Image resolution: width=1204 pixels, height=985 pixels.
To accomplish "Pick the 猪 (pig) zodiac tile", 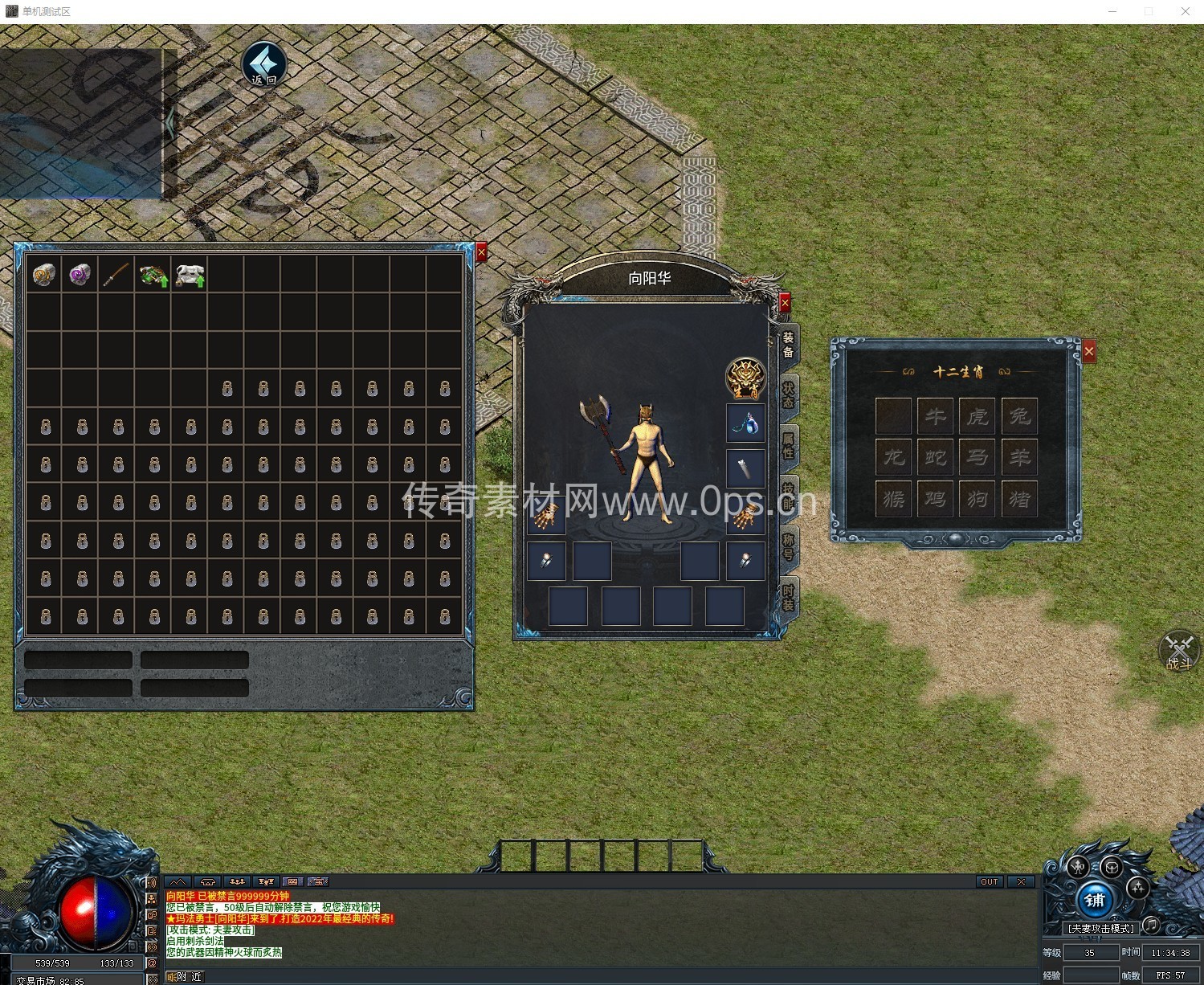I will point(1019,500).
